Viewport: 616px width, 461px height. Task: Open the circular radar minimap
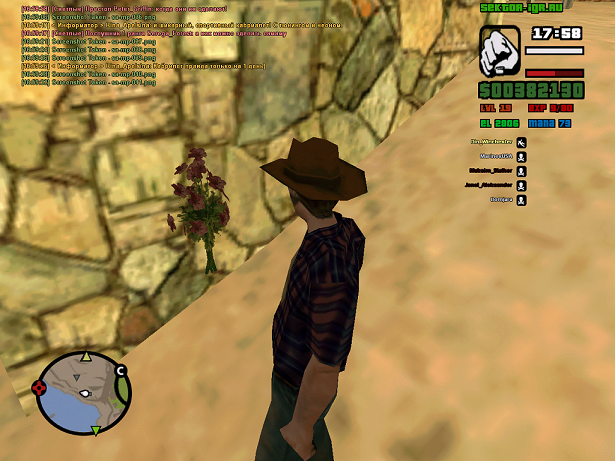[82, 391]
